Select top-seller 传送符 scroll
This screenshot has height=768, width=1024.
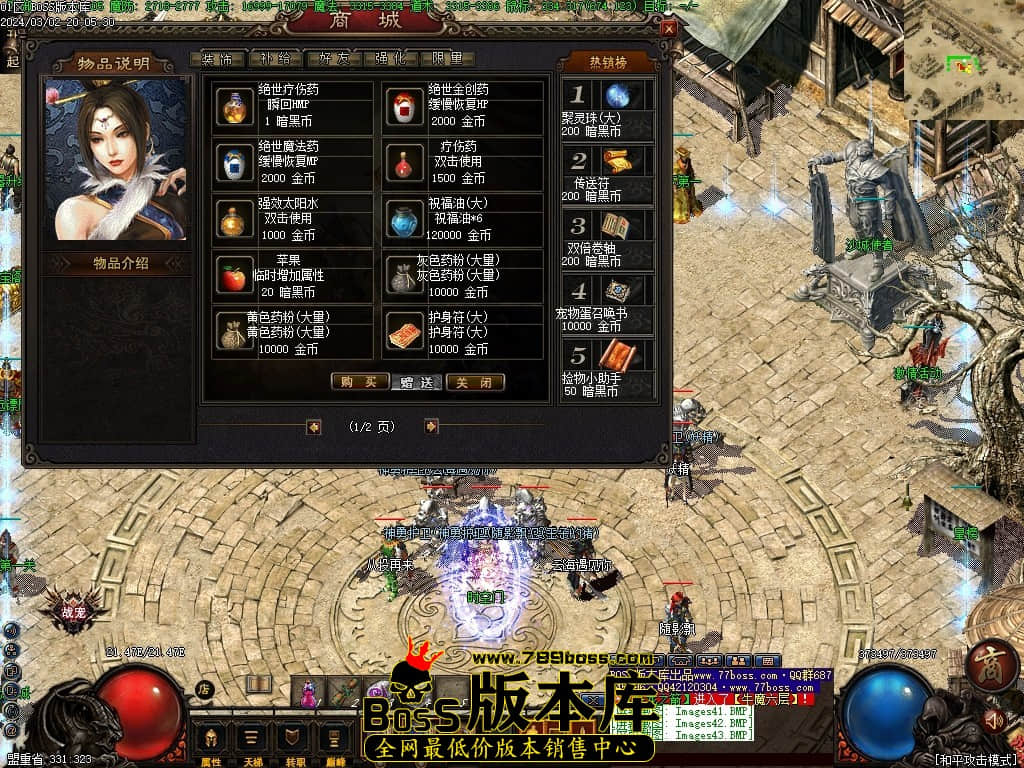(x=616, y=161)
